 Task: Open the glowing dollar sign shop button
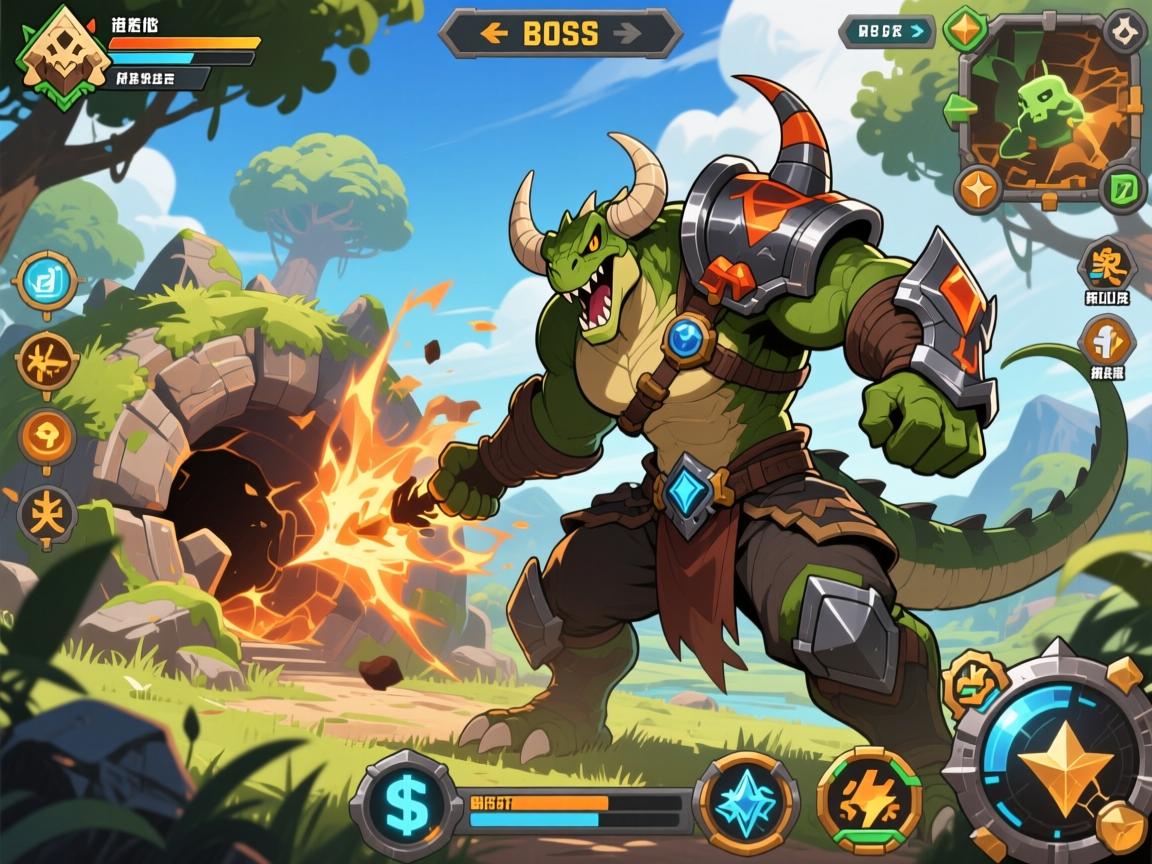(407, 802)
